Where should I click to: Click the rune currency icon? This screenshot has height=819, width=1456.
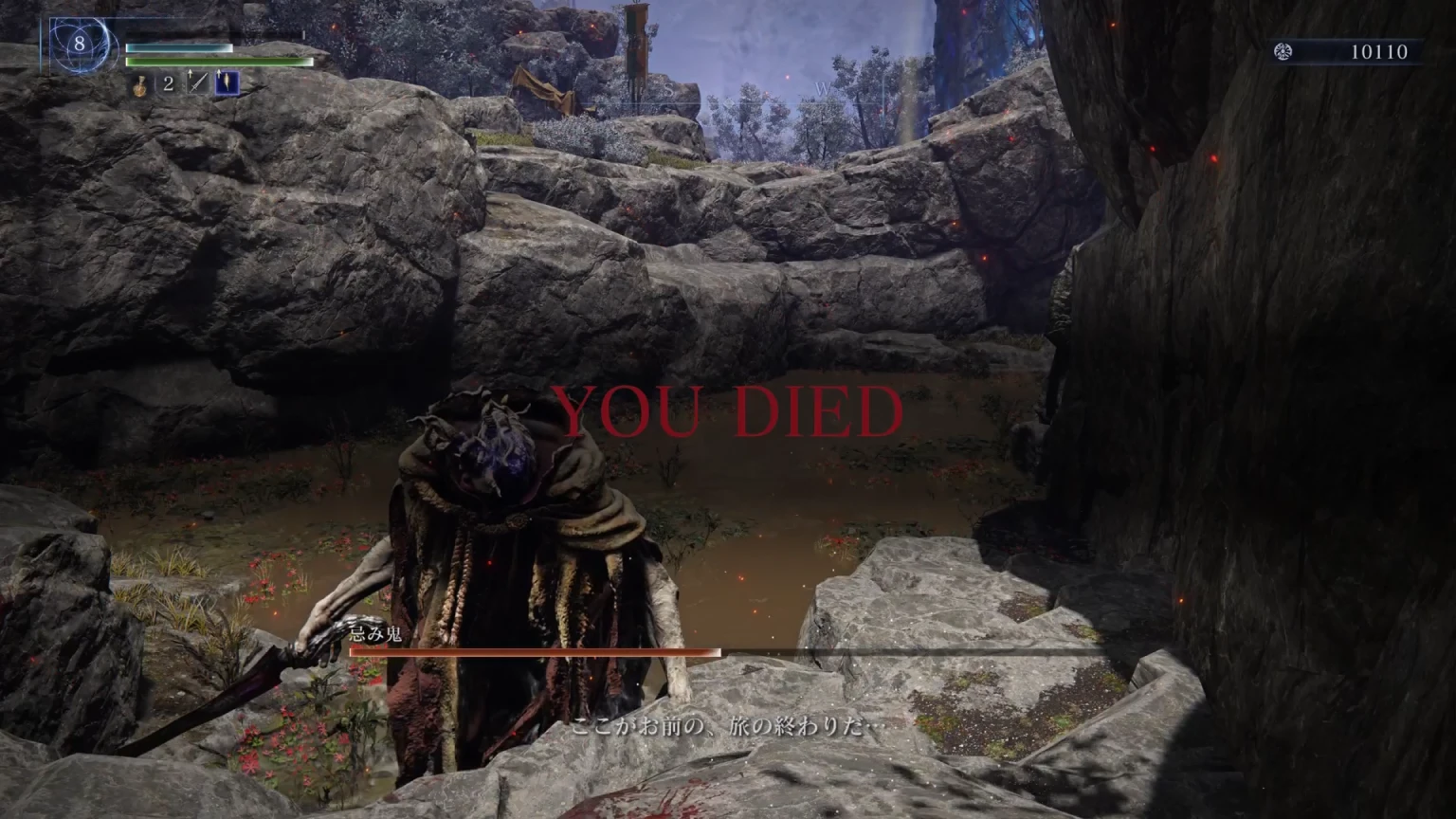[1283, 52]
